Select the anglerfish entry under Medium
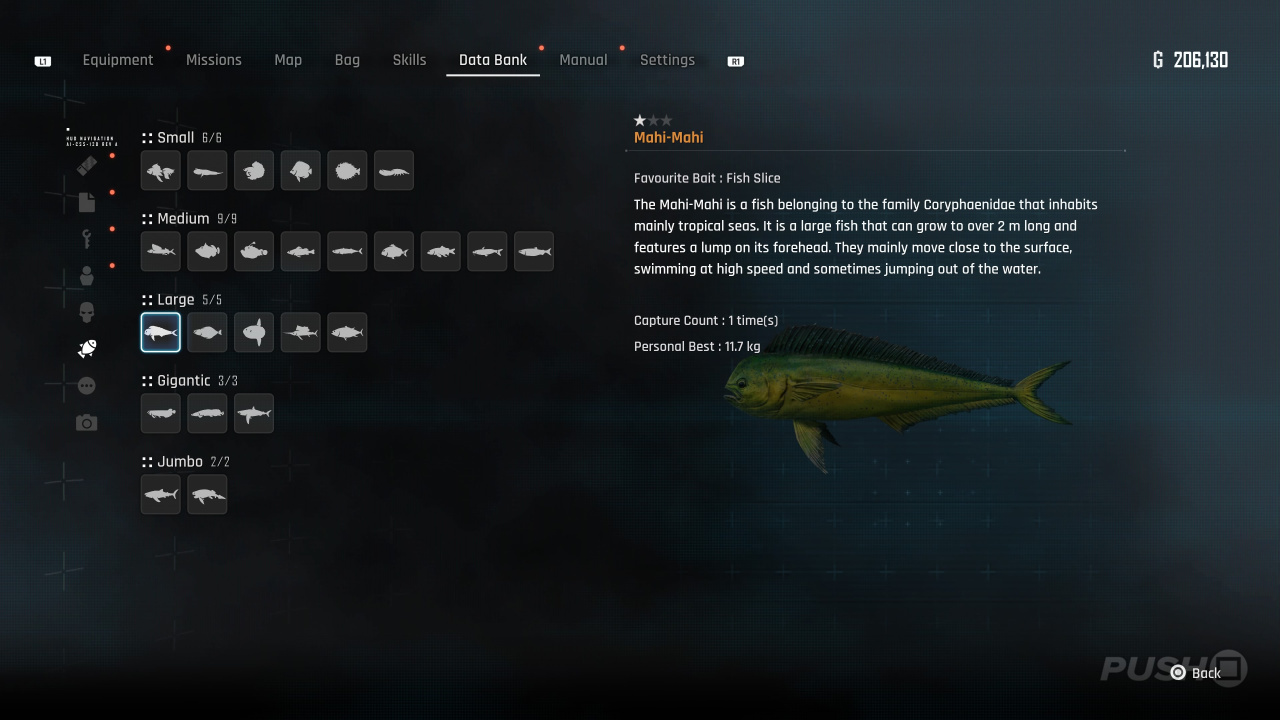 coord(254,252)
